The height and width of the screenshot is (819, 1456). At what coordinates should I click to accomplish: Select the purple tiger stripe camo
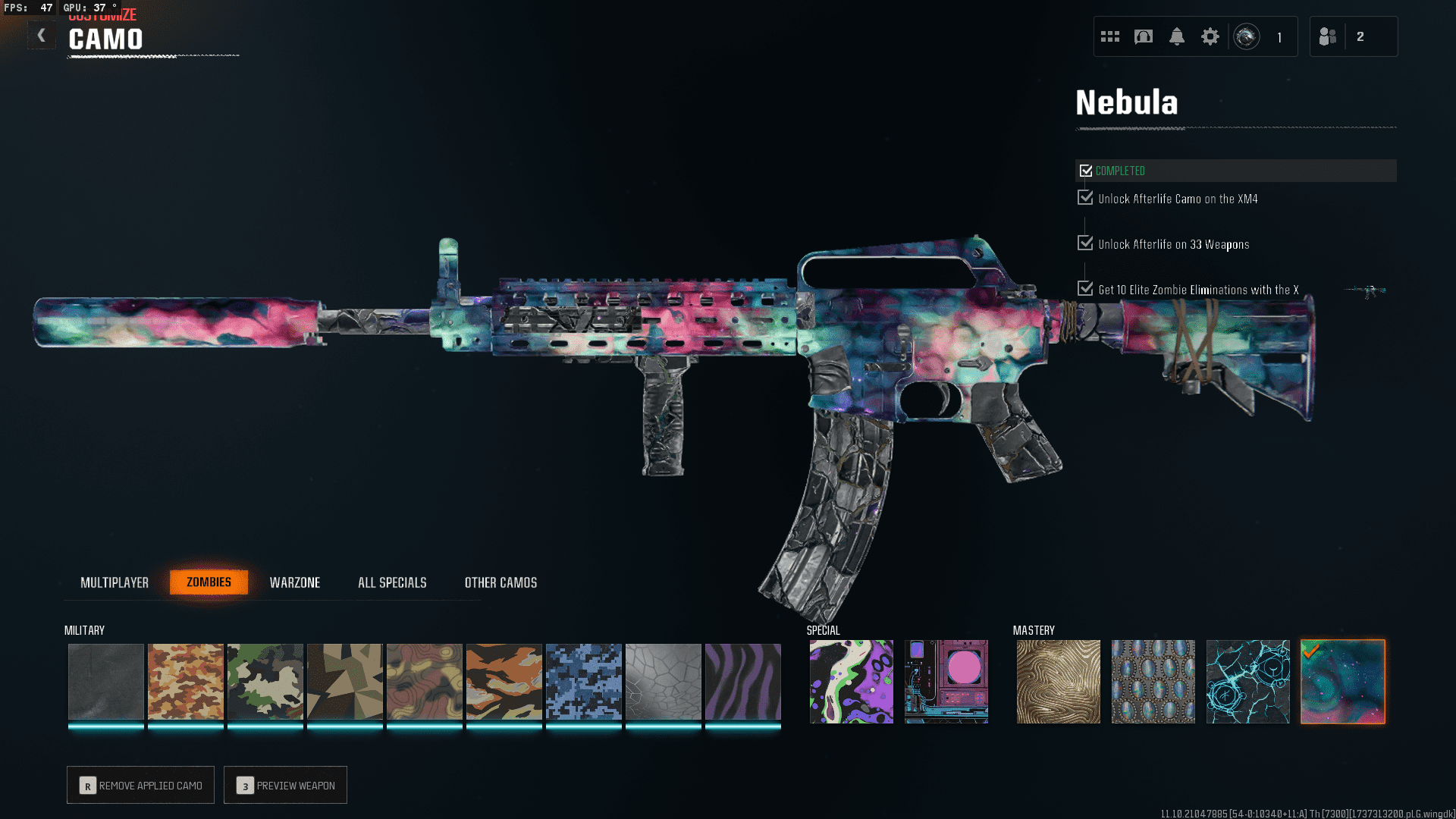[x=743, y=681]
